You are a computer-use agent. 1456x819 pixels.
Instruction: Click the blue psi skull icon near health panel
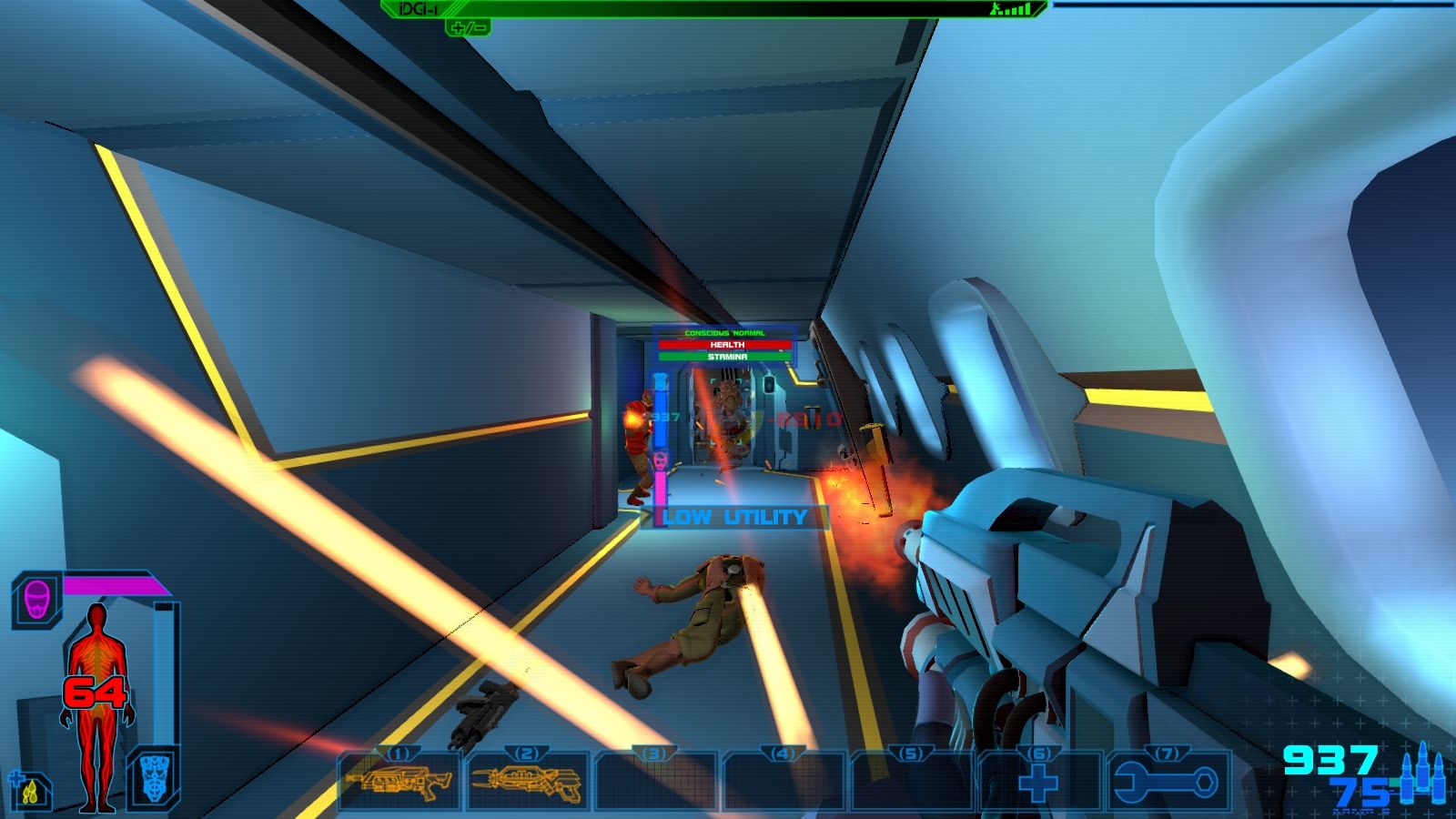(157, 779)
